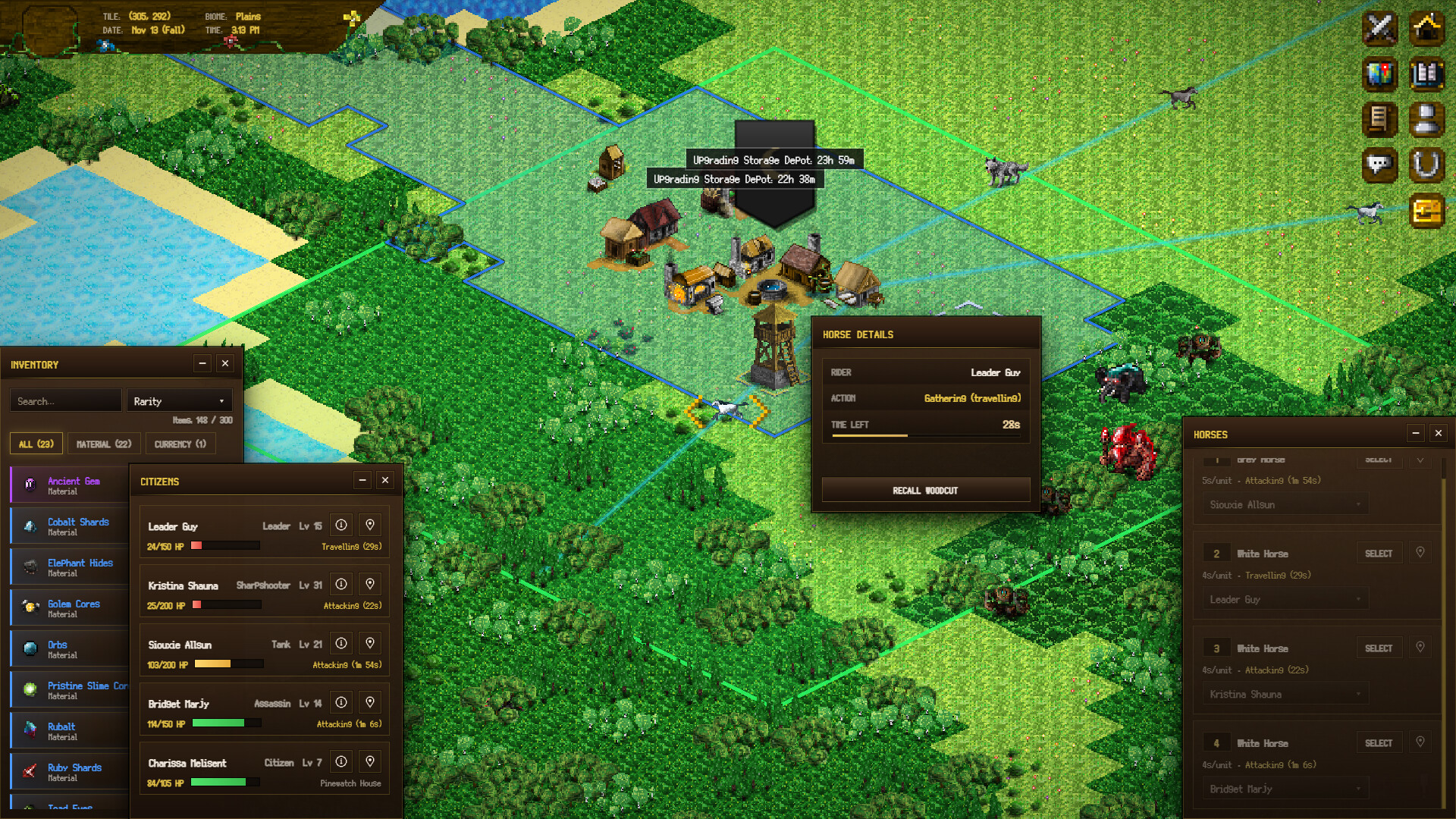Select the buildings house icon
Viewport: 1456px width, 819px height.
tap(1426, 29)
